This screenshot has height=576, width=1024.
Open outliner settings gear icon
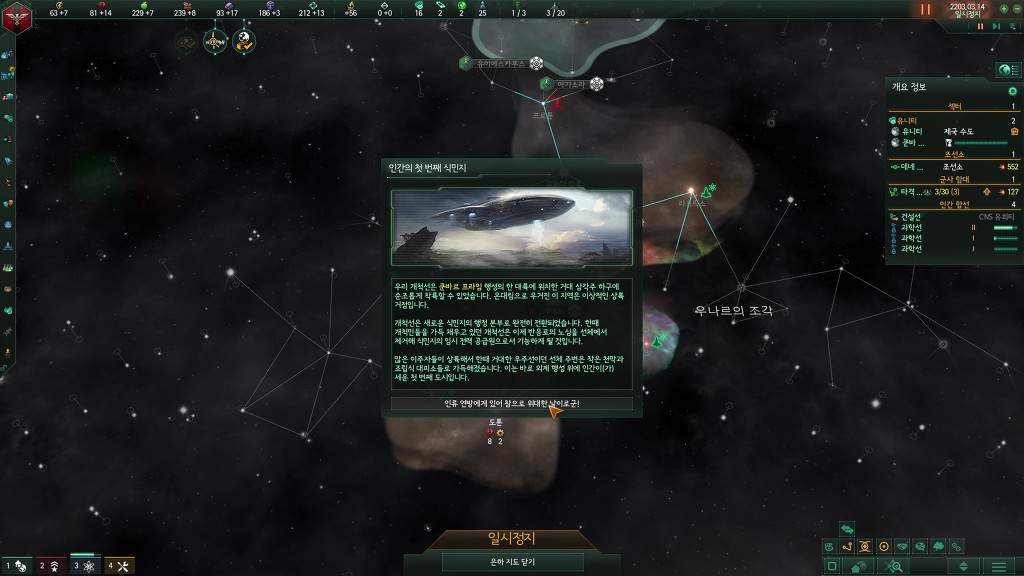[1012, 91]
